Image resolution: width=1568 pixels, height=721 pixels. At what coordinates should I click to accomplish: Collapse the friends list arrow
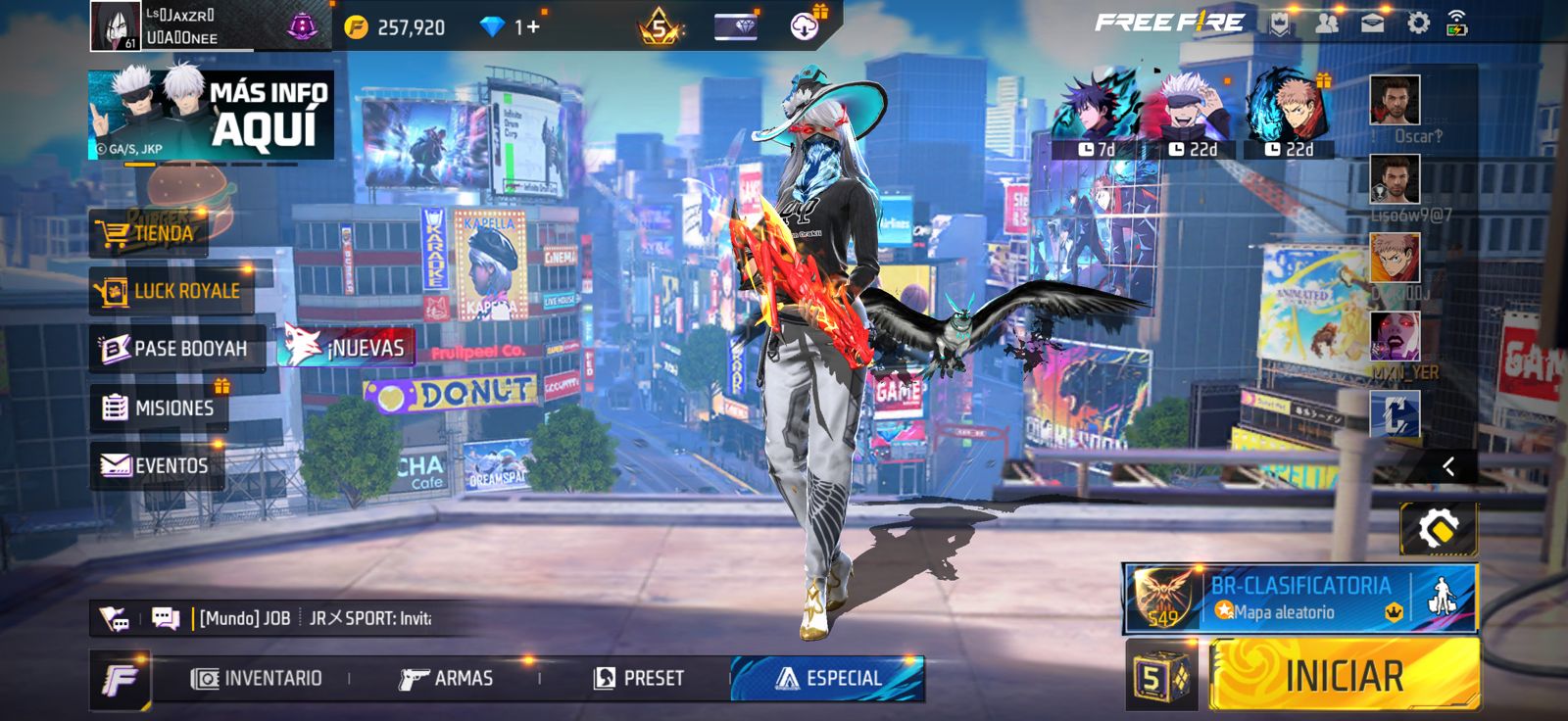1447,466
